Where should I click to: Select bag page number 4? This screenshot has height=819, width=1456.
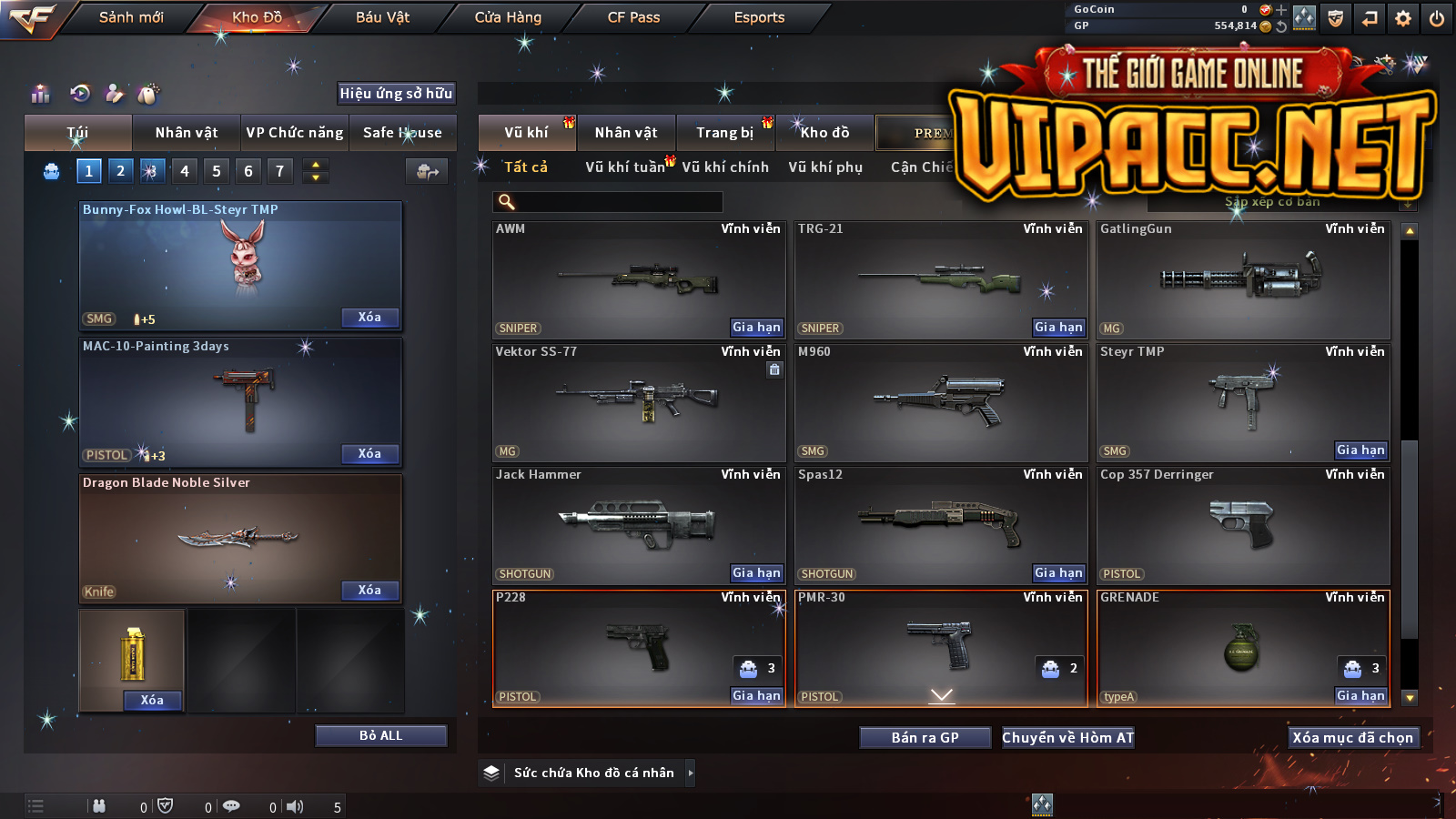coord(185,171)
